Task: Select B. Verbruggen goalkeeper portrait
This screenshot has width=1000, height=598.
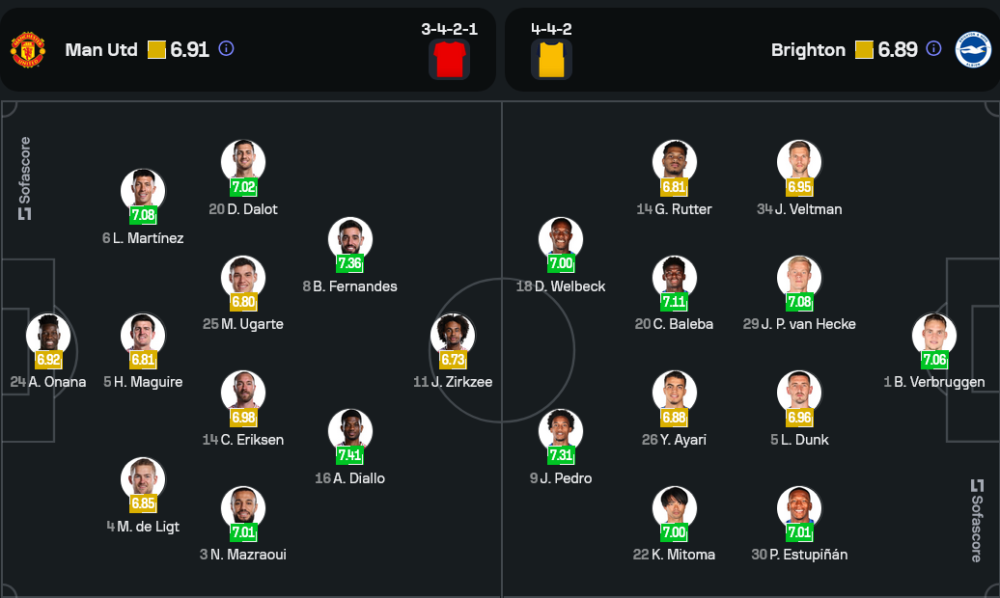Action: pyautogui.click(x=934, y=334)
